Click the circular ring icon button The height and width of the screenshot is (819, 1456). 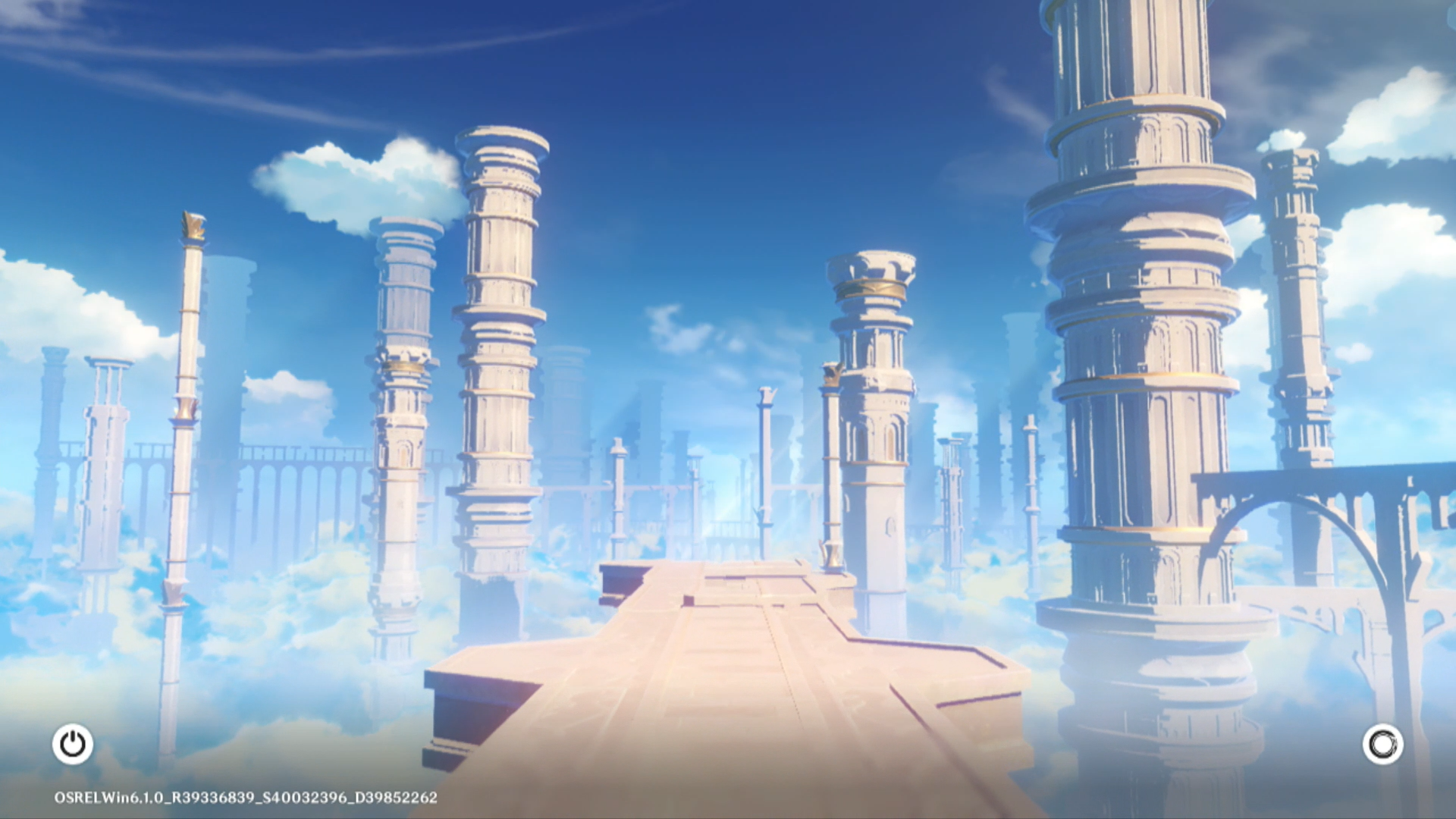coord(1382,744)
